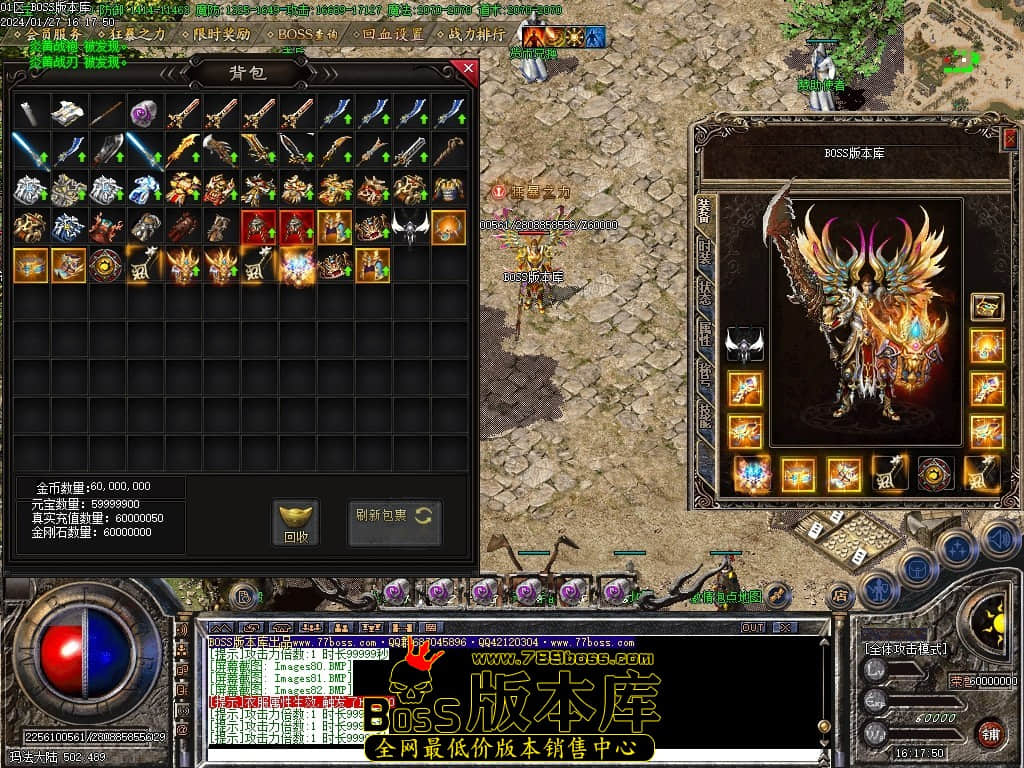Select the white winged helmet in backpack
The width and height of the screenshot is (1024, 768).
pos(410,227)
